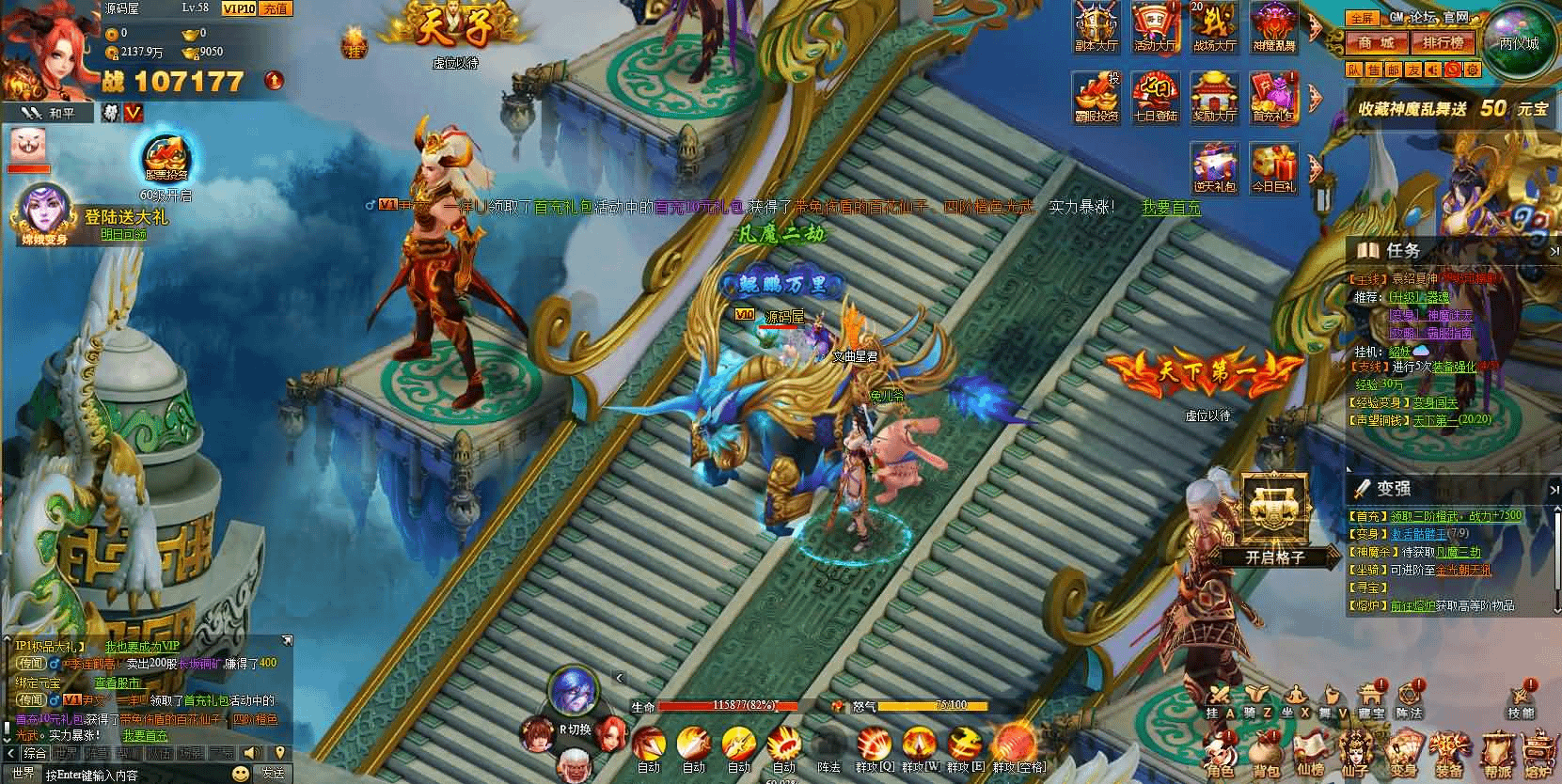Open the 七日登陆 seven-day login icon
This screenshot has height=784, width=1562.
point(1155,97)
